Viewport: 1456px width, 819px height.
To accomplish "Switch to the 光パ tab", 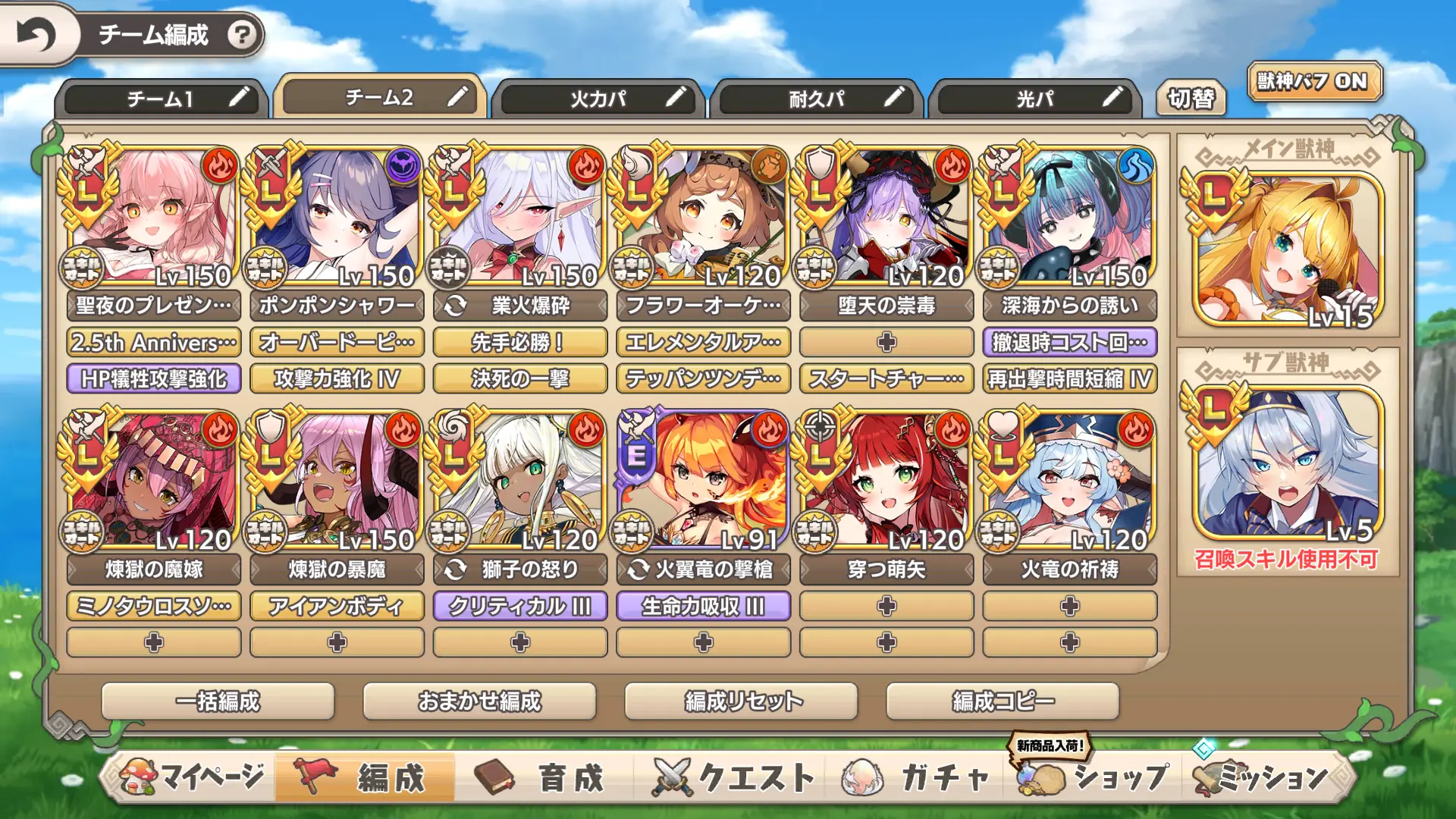I will click(1034, 99).
